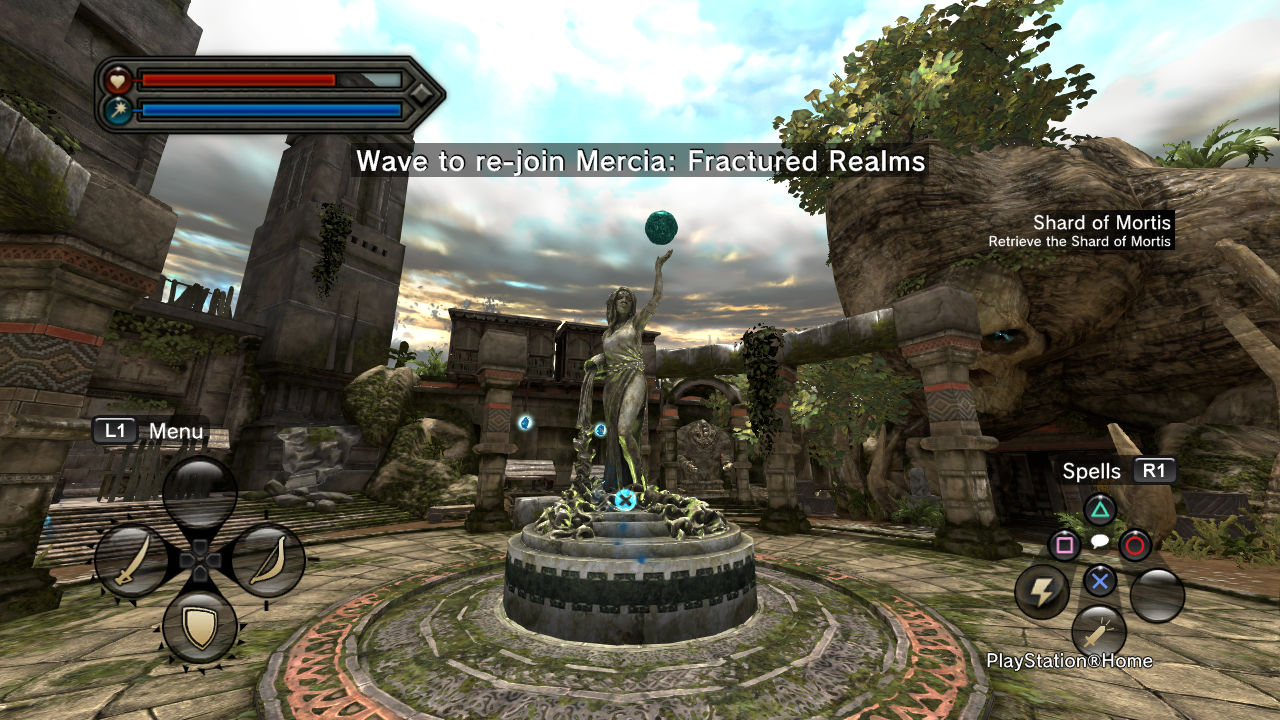The width and height of the screenshot is (1280, 720).
Task: Open the white speech bubble chat icon
Action: (x=1100, y=542)
